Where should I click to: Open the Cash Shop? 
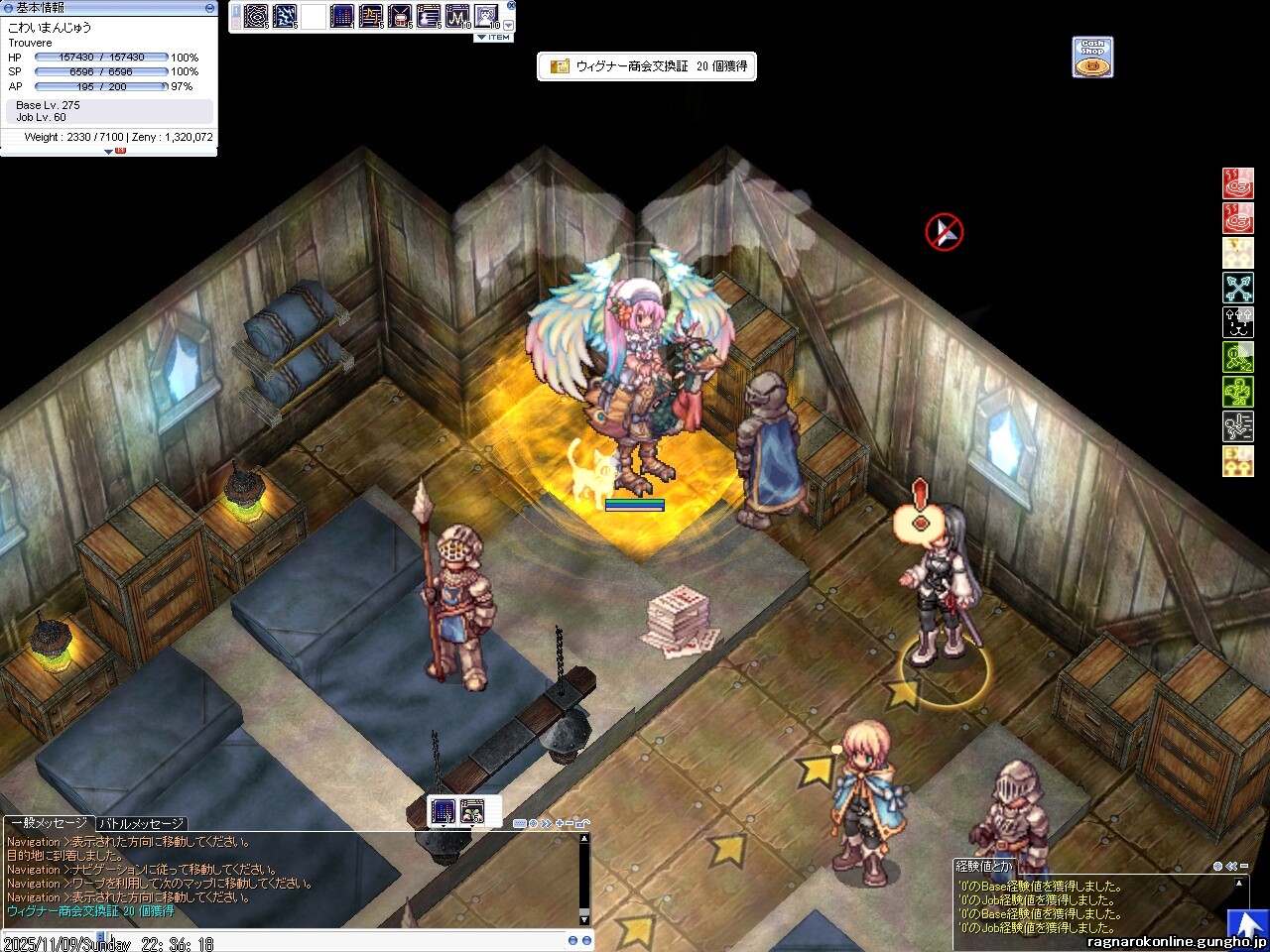[x=1092, y=57]
